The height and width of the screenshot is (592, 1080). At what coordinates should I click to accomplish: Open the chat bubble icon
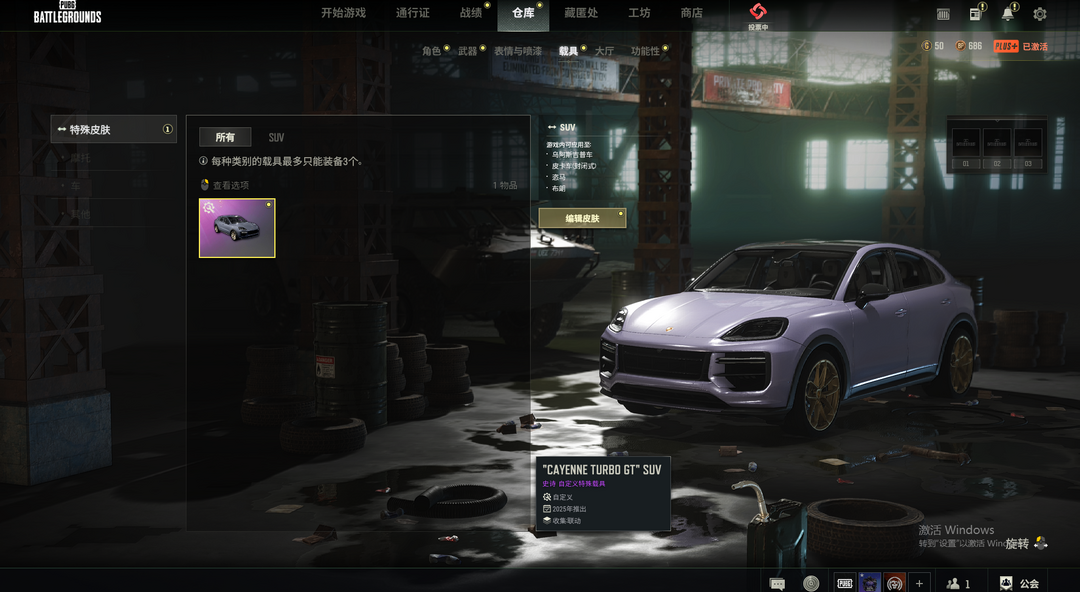[777, 583]
